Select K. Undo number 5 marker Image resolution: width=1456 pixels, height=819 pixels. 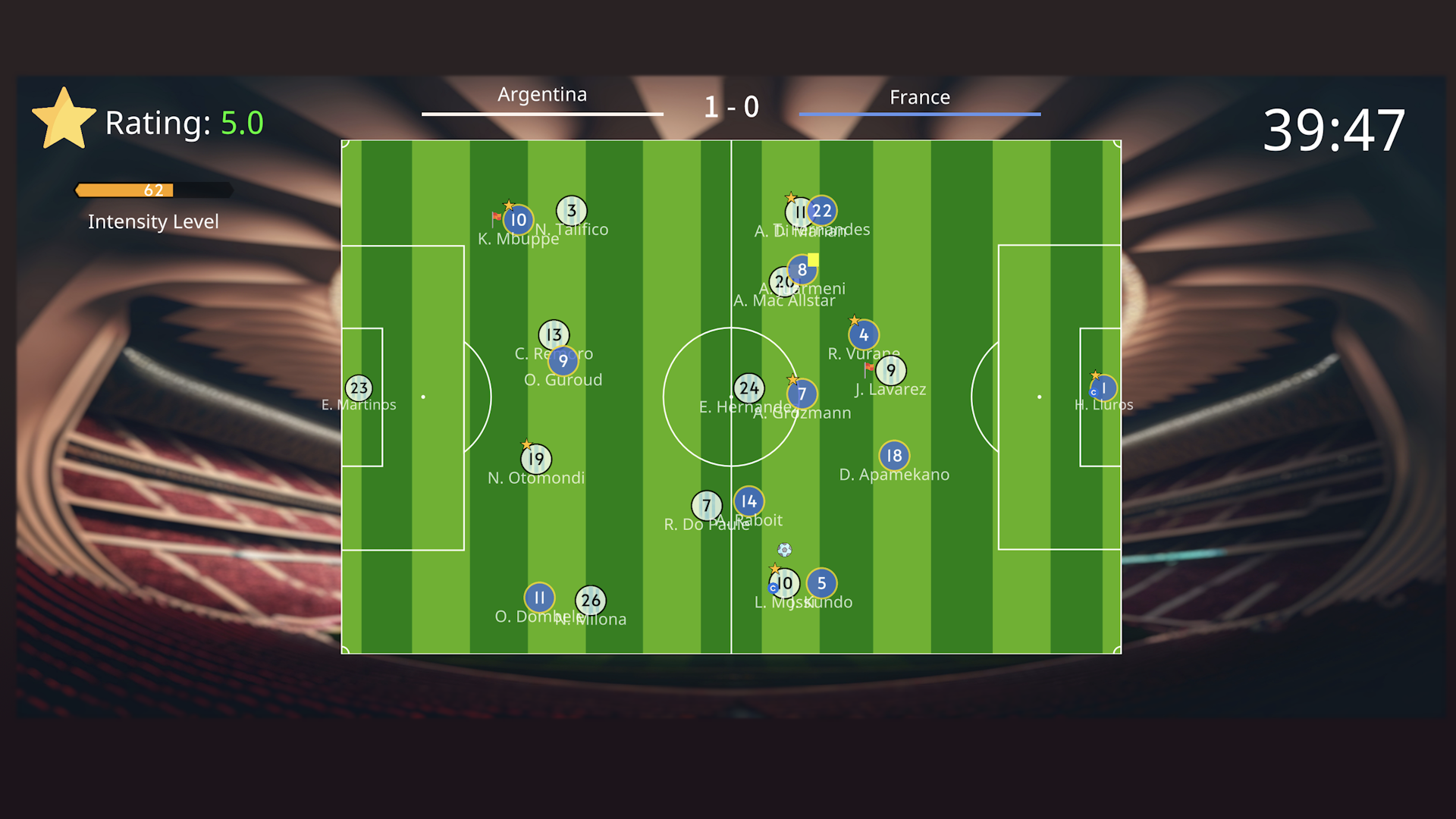tap(821, 583)
